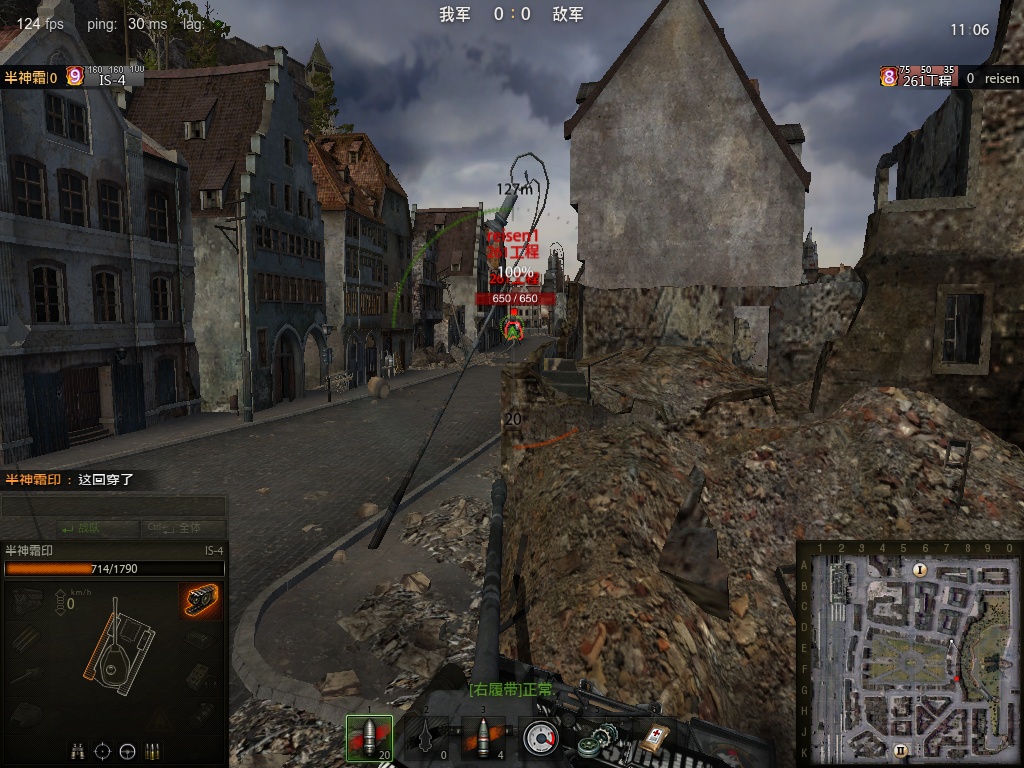Click the binoculars crew icon
This screenshot has width=1024, height=768.
pos(78,750)
